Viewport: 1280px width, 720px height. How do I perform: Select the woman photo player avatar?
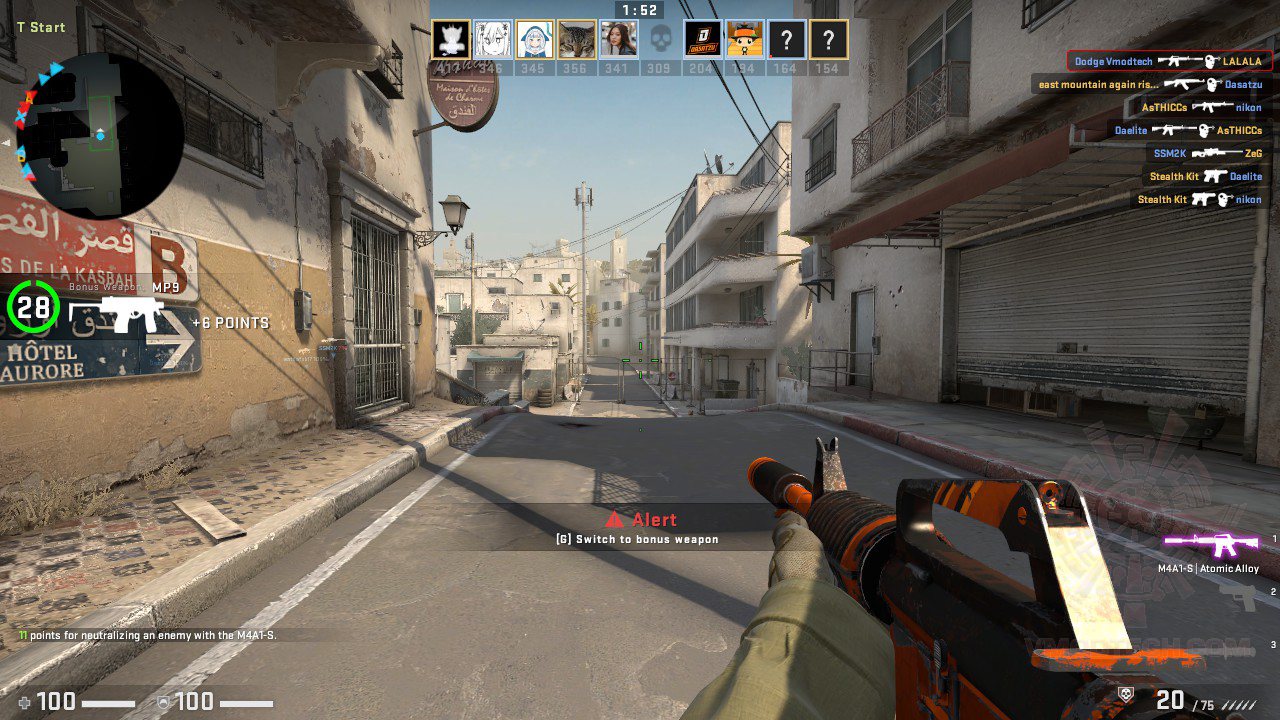tap(619, 40)
